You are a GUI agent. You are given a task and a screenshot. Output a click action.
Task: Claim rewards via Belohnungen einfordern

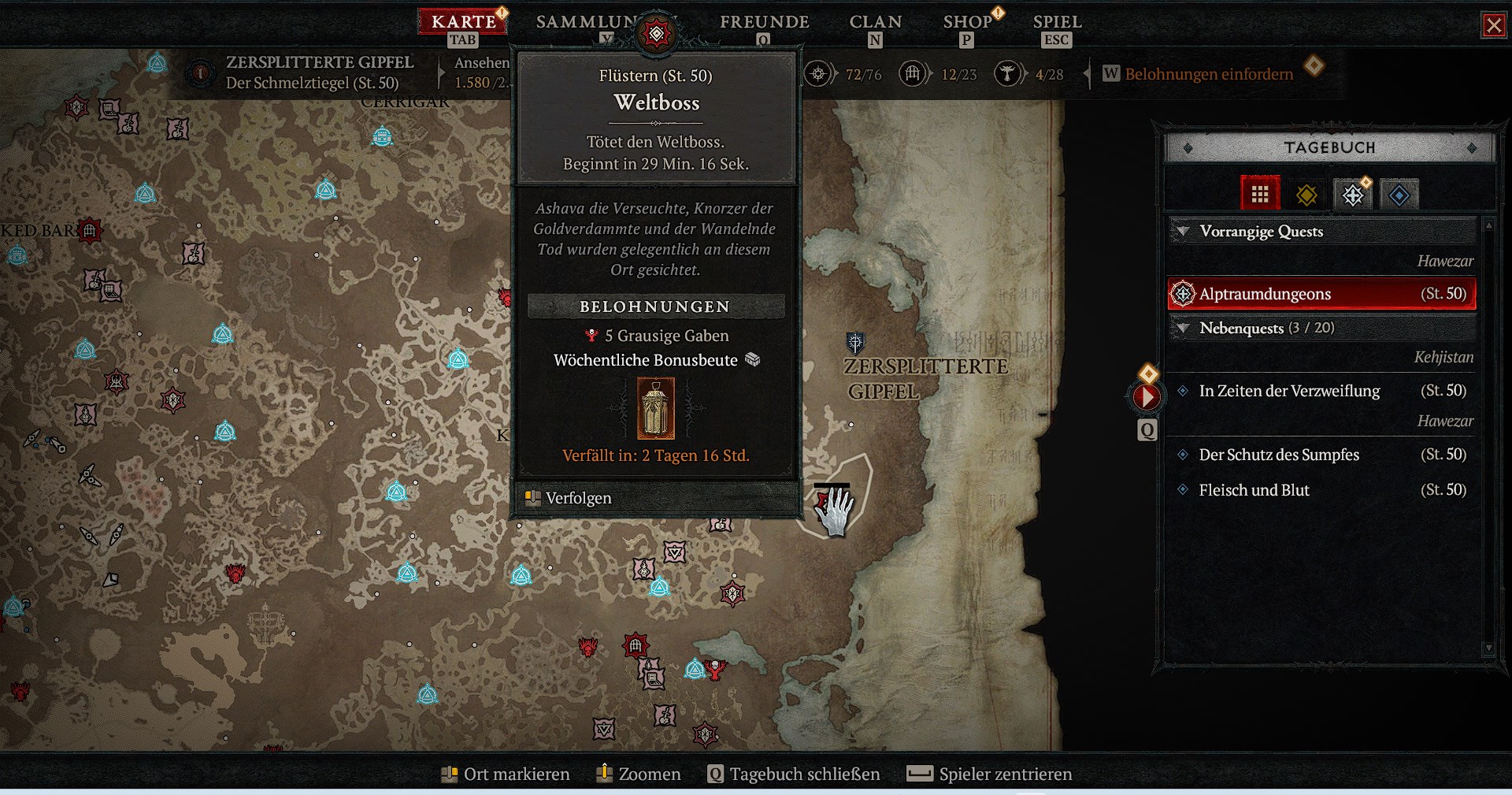(x=1208, y=74)
